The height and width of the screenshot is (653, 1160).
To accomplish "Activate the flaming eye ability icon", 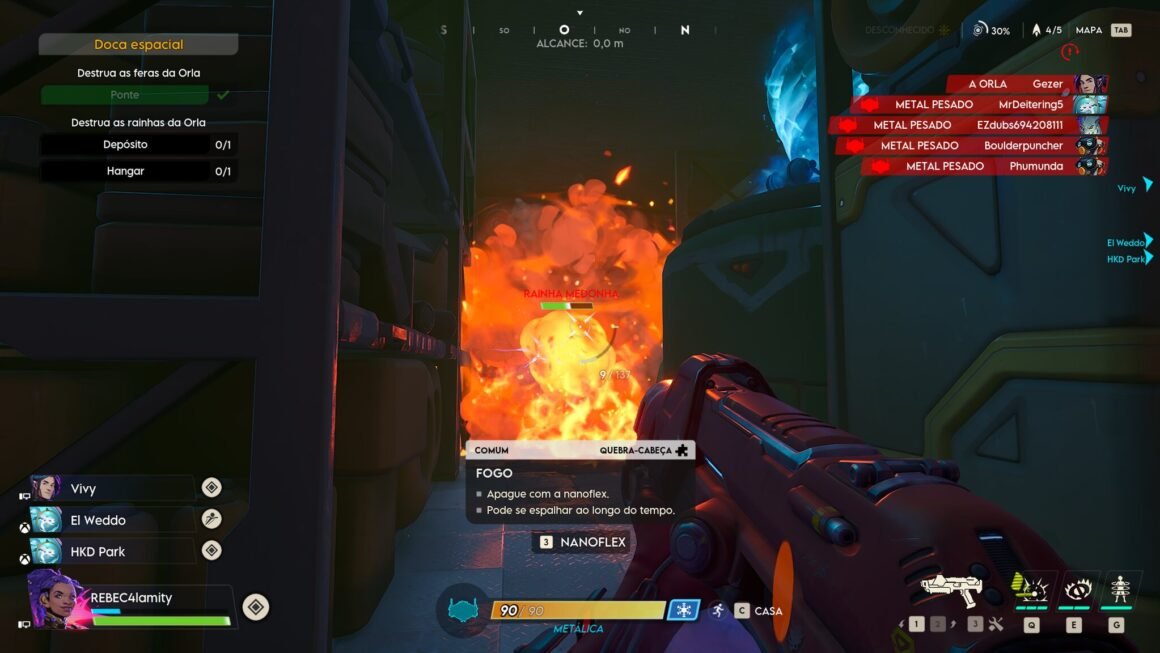I will (x=1076, y=588).
